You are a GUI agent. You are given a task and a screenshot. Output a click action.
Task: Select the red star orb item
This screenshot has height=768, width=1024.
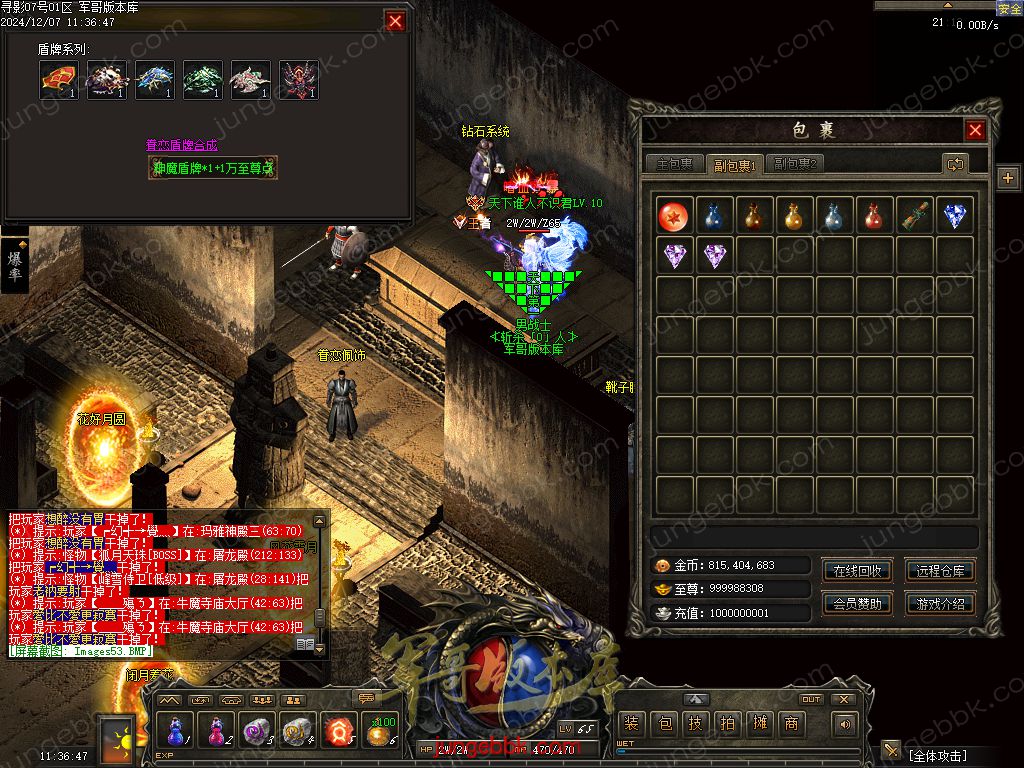click(675, 216)
